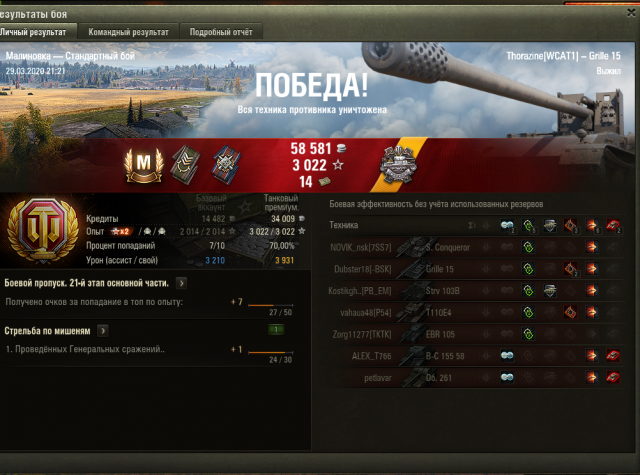Viewport: 640px width, 475px height.
Task: Click the Mastery badge M medal
Action: [141, 162]
